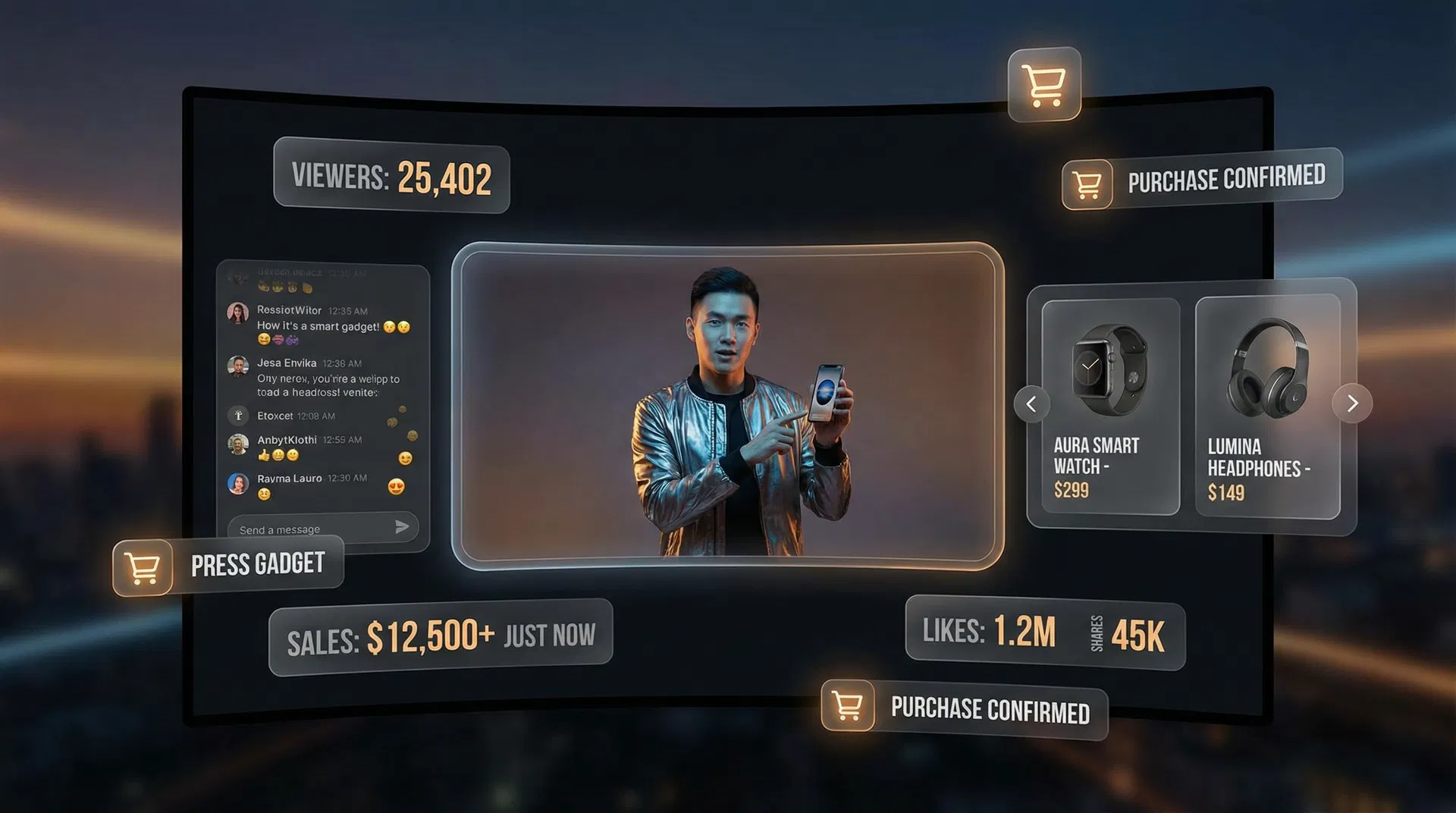Open the unlabeled shopping cart icon
The width and height of the screenshot is (1456, 813).
click(x=1044, y=85)
